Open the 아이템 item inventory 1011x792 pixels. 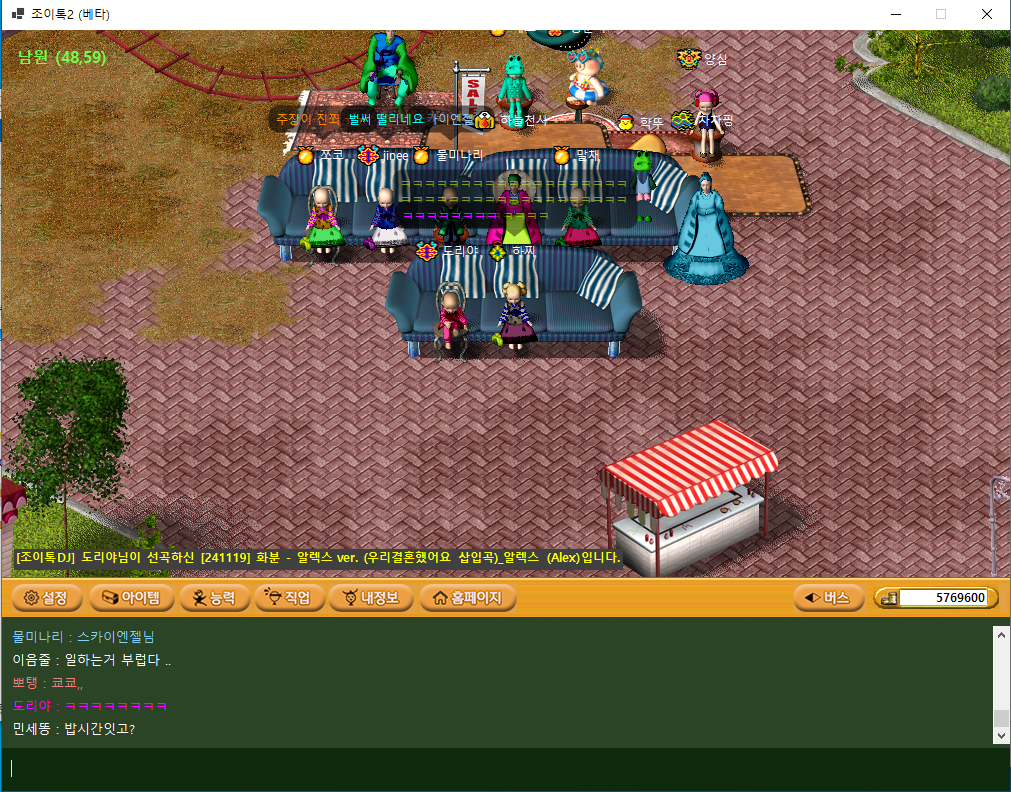click(133, 598)
